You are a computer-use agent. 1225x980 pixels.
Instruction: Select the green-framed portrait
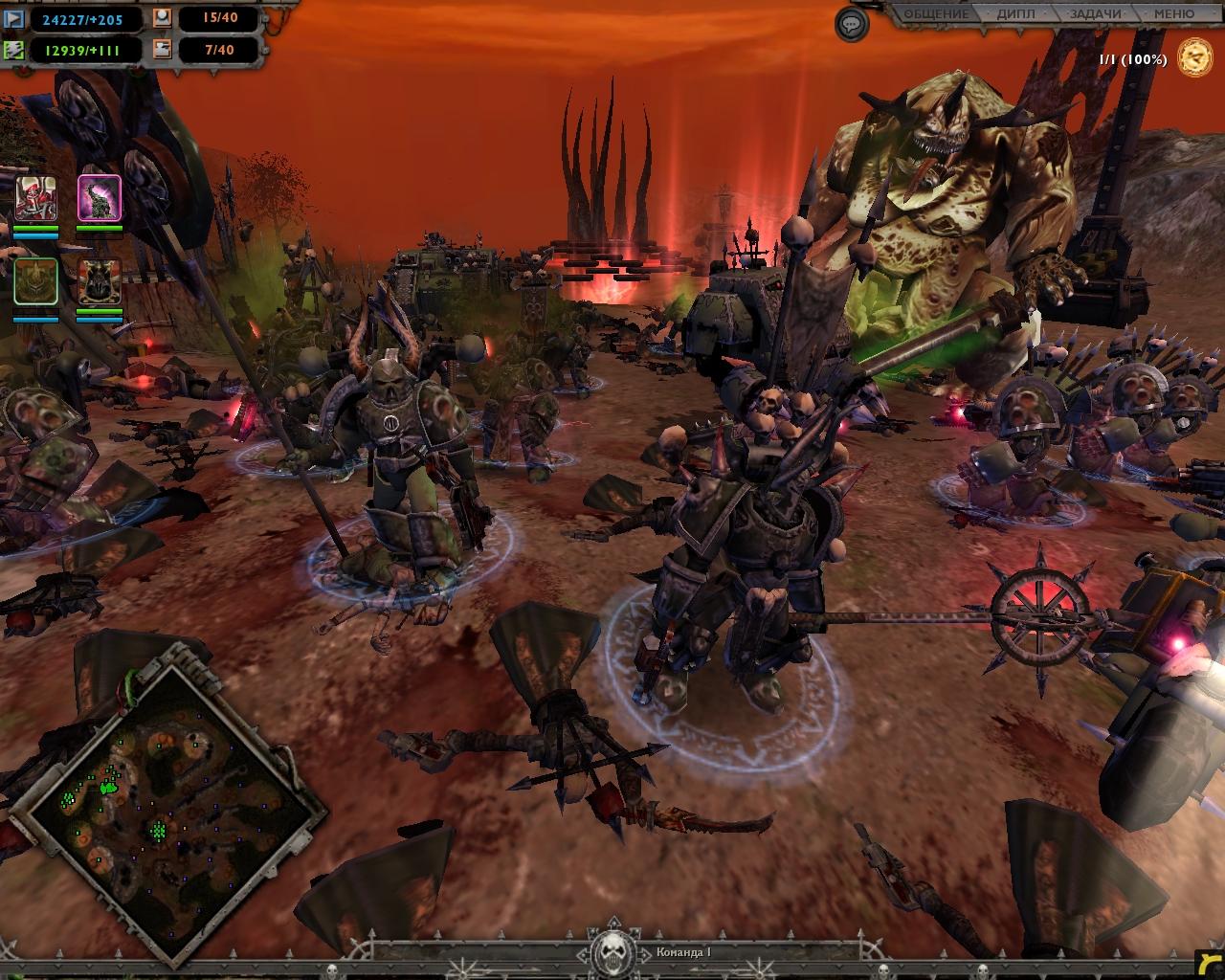(x=35, y=281)
